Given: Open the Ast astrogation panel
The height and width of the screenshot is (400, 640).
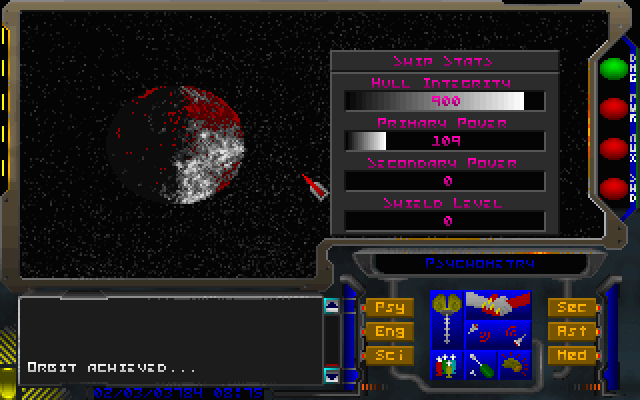Looking at the screenshot, I should 573,331.
